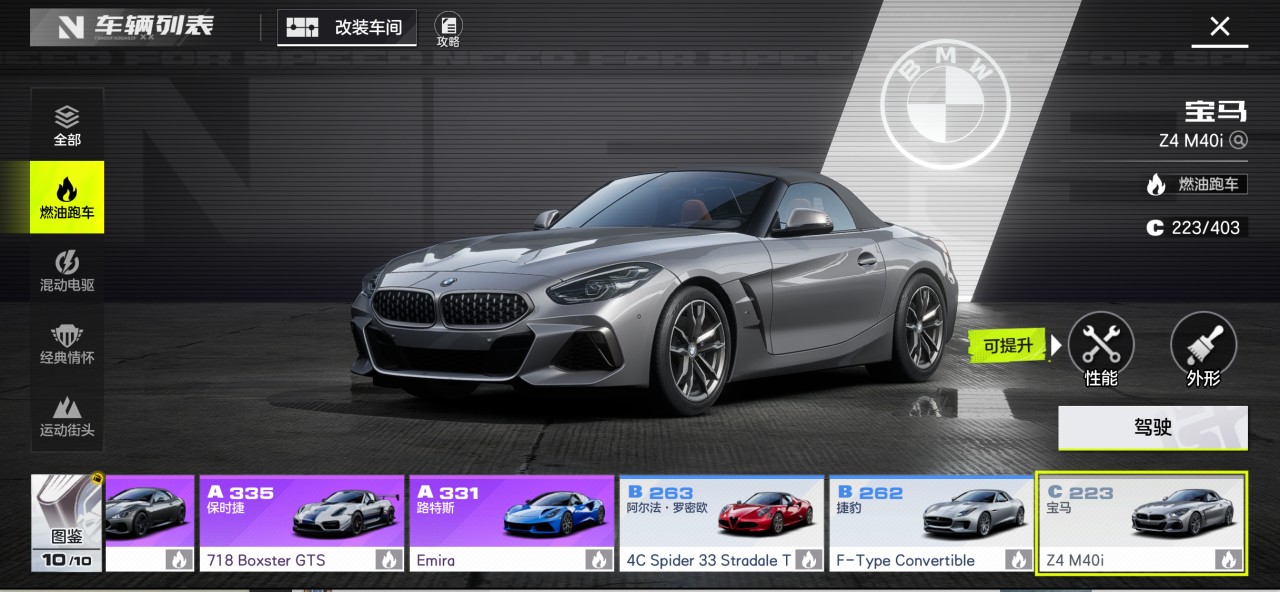Click the 驾驶 drive button
The height and width of the screenshot is (592, 1280).
1152,428
